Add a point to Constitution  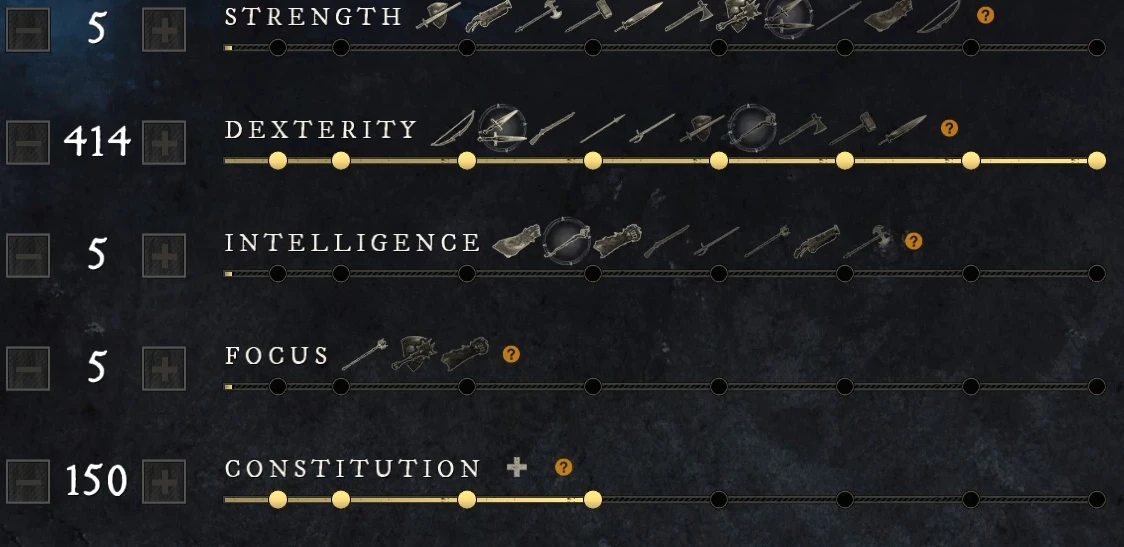coord(164,481)
